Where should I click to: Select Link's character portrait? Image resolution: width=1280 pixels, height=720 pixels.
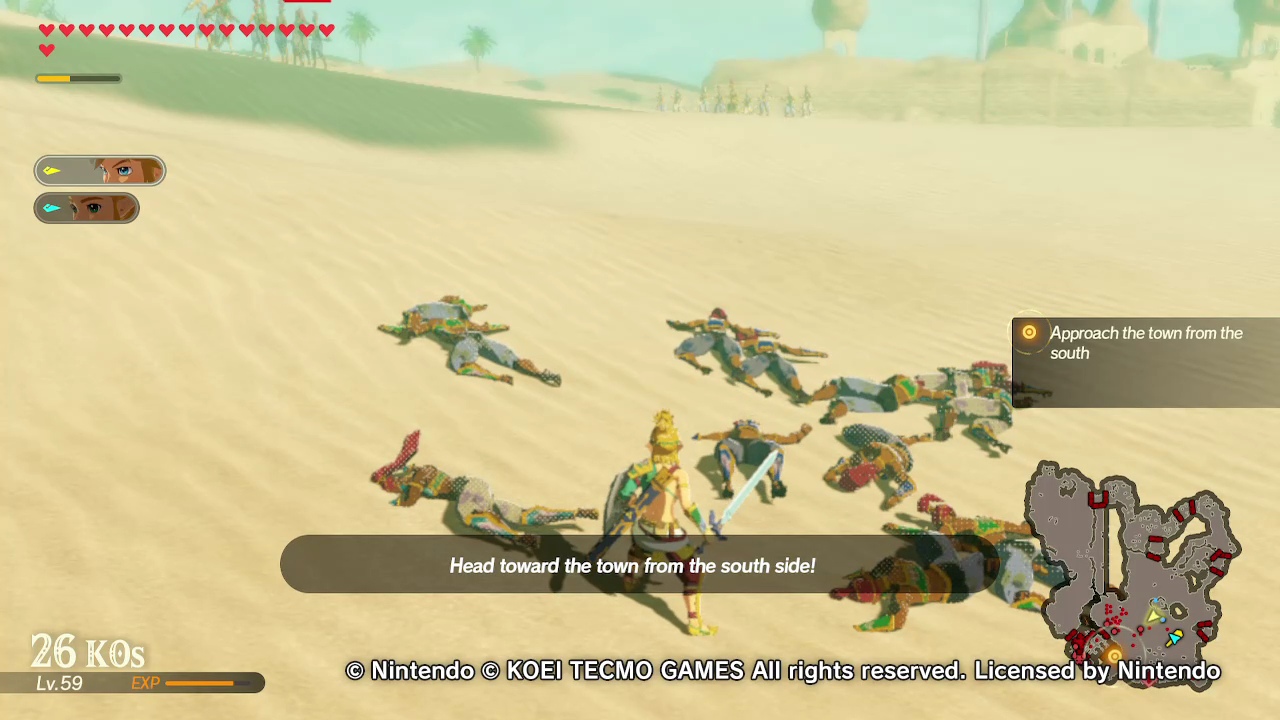point(100,170)
